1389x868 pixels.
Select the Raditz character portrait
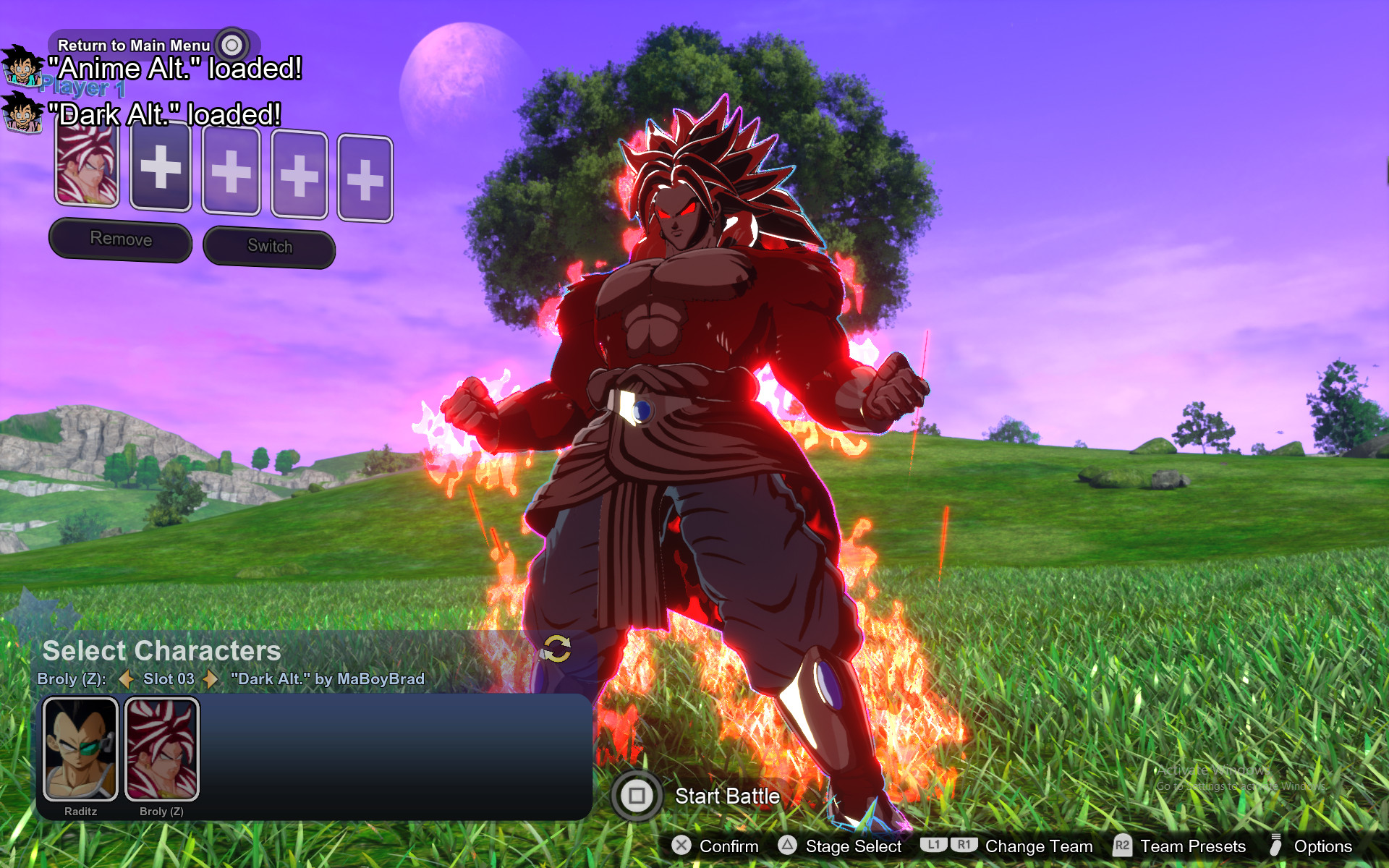coord(80,749)
